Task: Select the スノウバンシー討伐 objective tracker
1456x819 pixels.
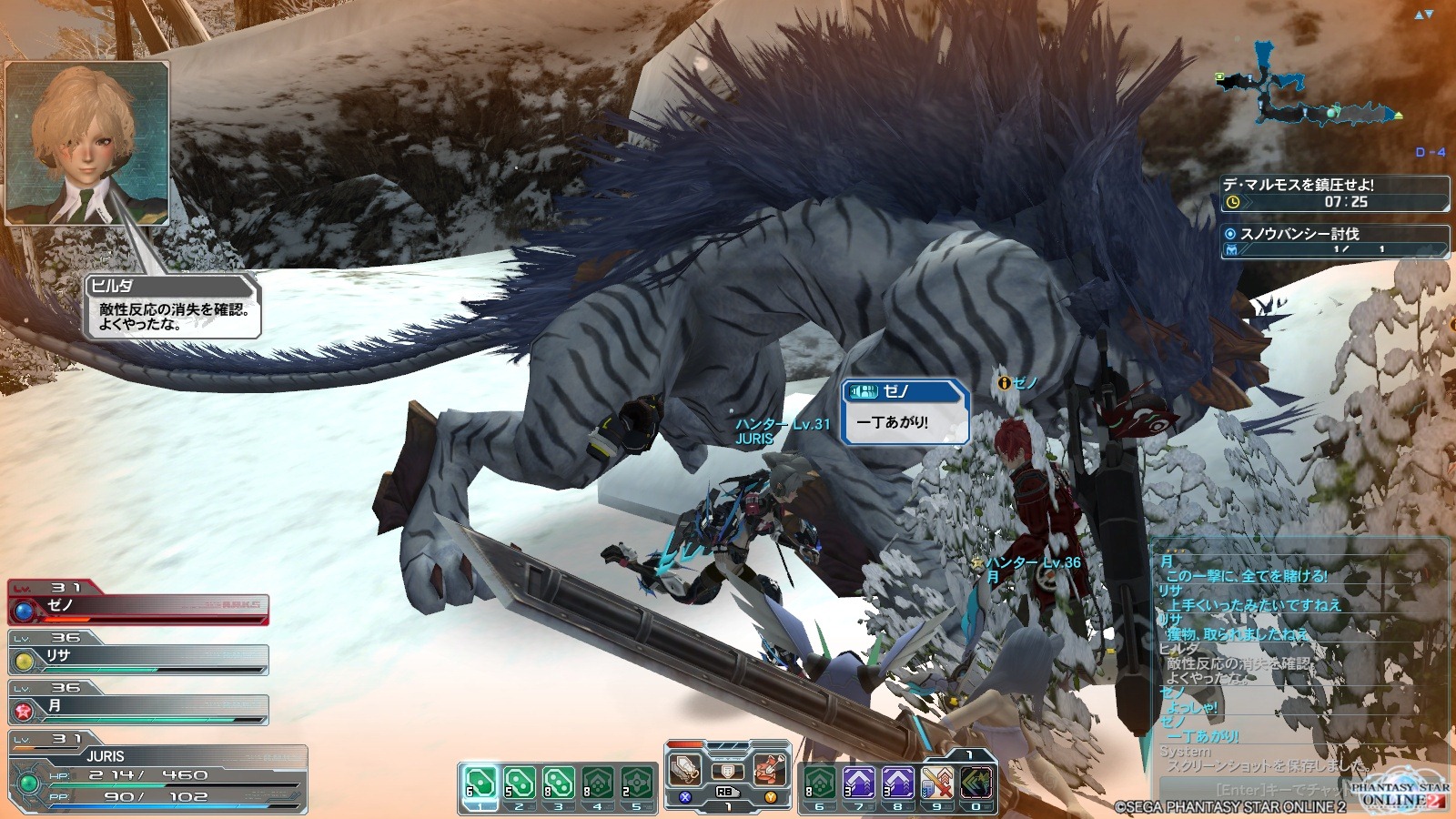Action: (1334, 241)
